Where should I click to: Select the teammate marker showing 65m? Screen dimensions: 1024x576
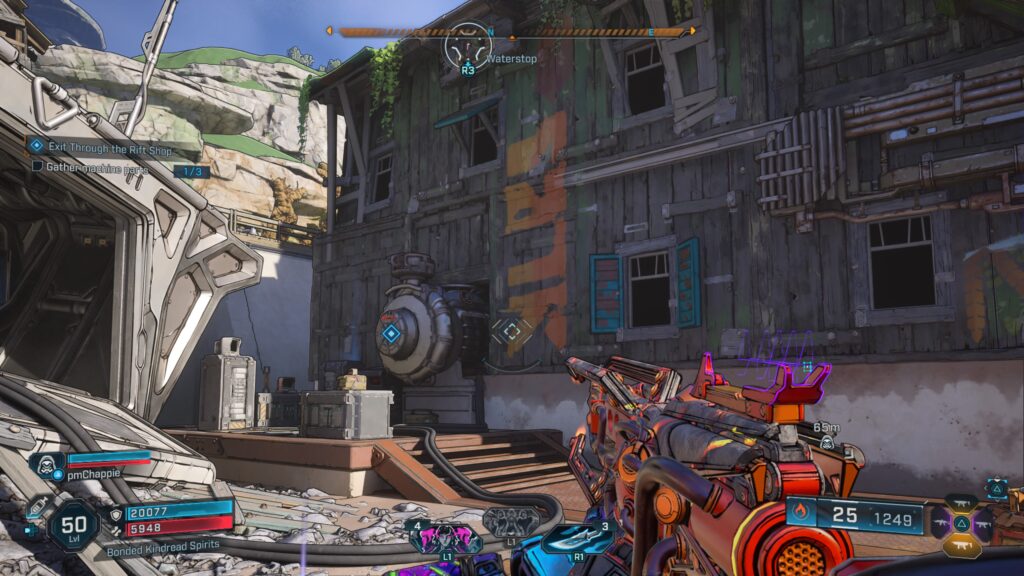[x=827, y=441]
